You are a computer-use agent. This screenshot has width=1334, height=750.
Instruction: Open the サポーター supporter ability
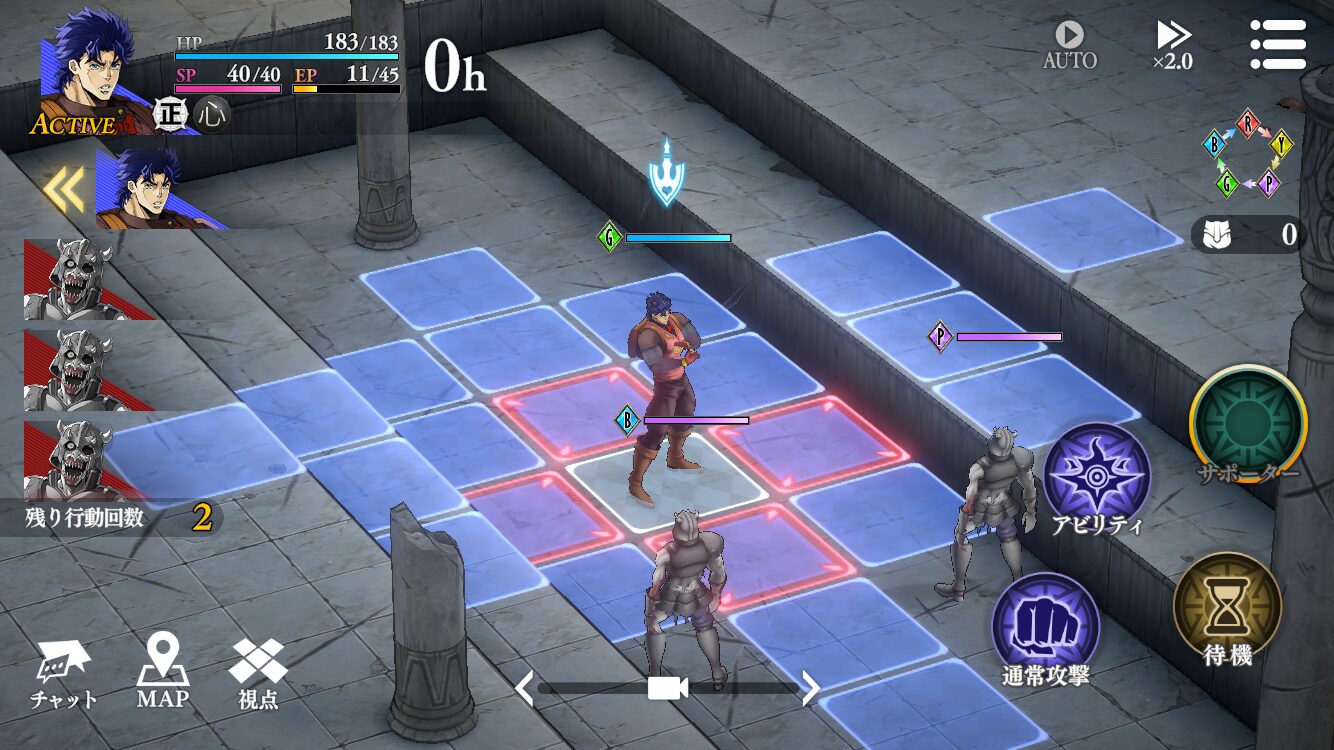pyautogui.click(x=1248, y=426)
